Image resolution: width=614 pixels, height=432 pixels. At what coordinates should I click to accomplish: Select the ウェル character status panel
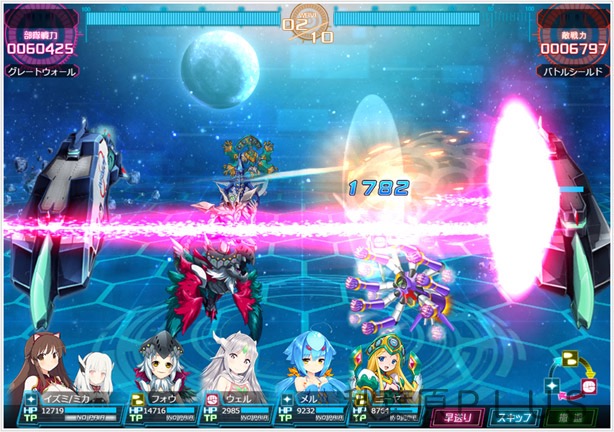(240, 404)
